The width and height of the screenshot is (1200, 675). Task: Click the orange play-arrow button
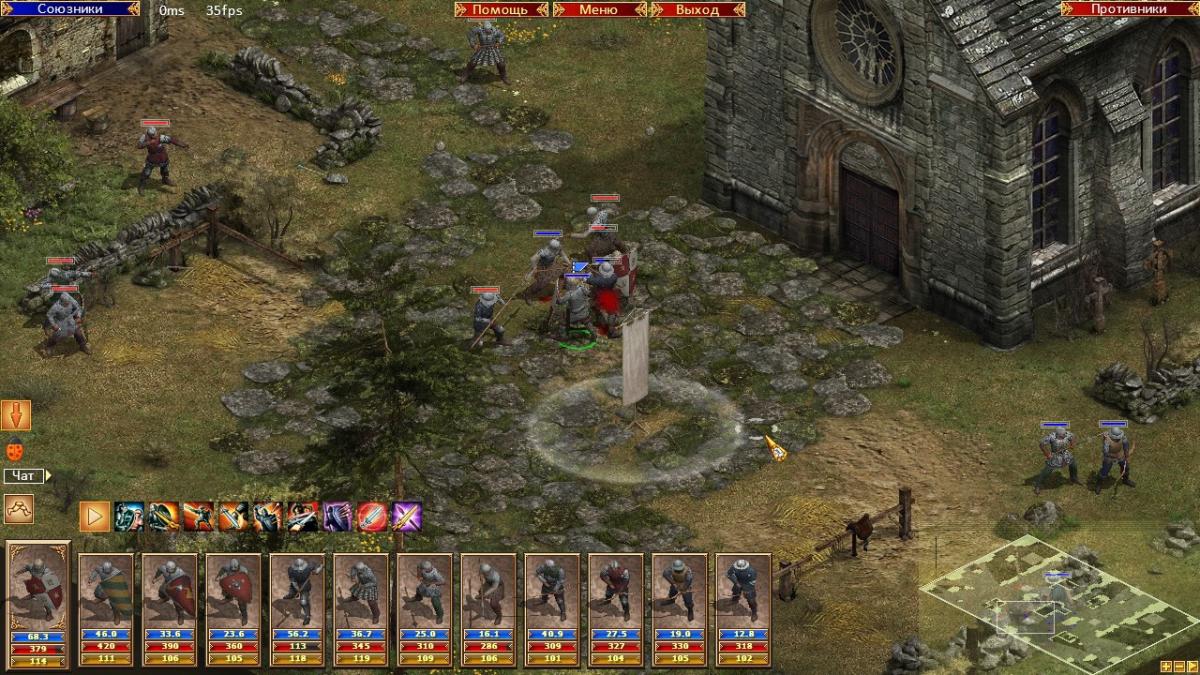95,516
